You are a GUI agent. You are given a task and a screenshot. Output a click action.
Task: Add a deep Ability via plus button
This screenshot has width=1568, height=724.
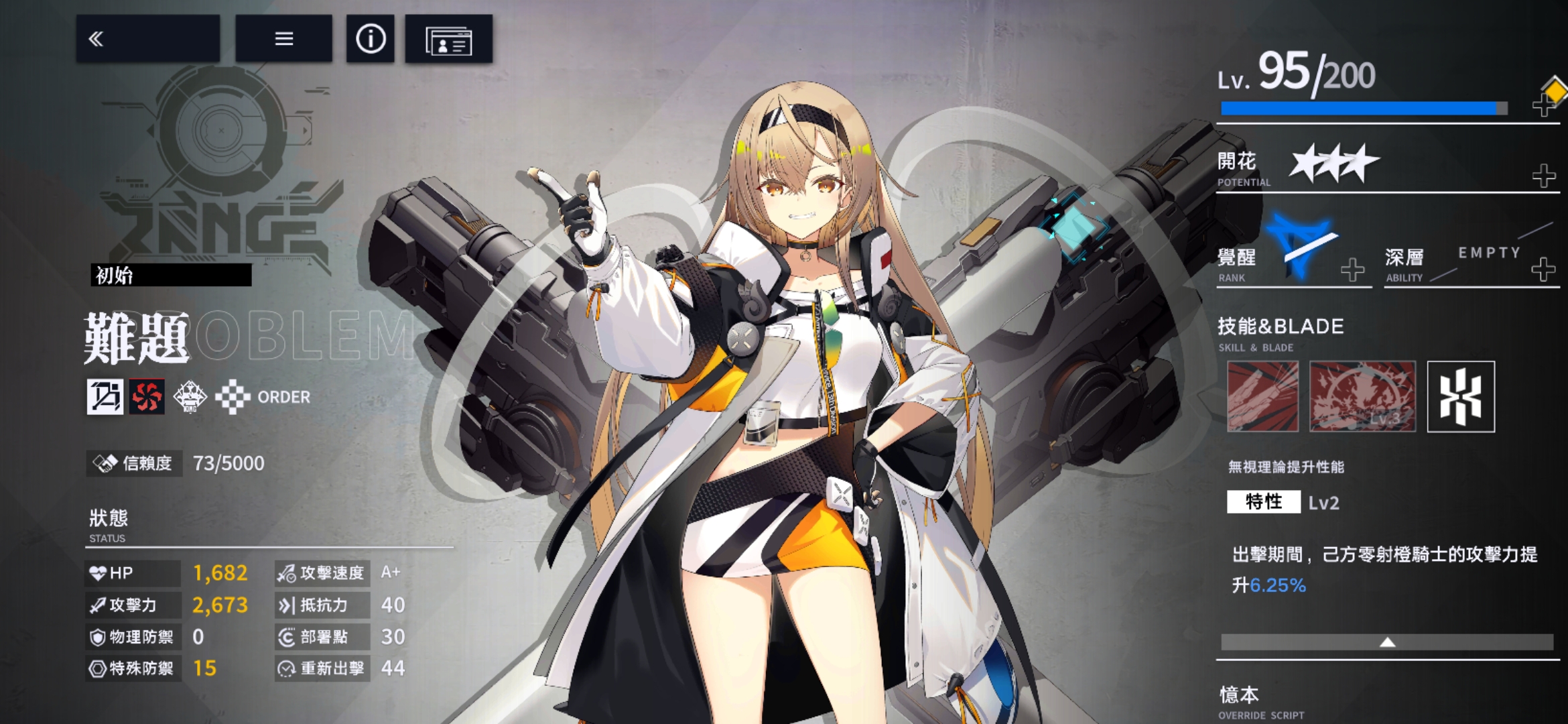coord(1543,269)
